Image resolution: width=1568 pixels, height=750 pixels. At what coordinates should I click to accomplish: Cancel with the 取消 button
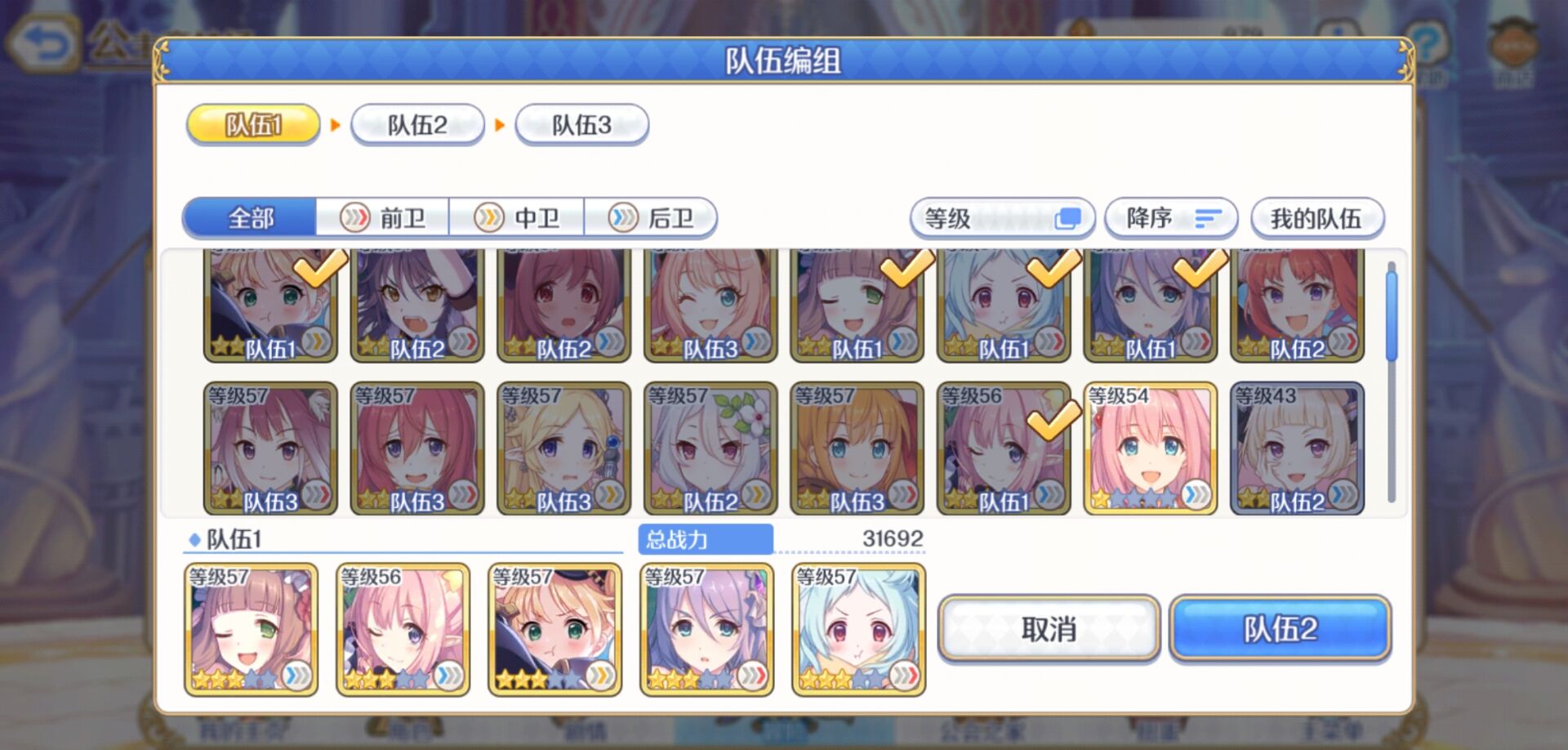click(1049, 629)
